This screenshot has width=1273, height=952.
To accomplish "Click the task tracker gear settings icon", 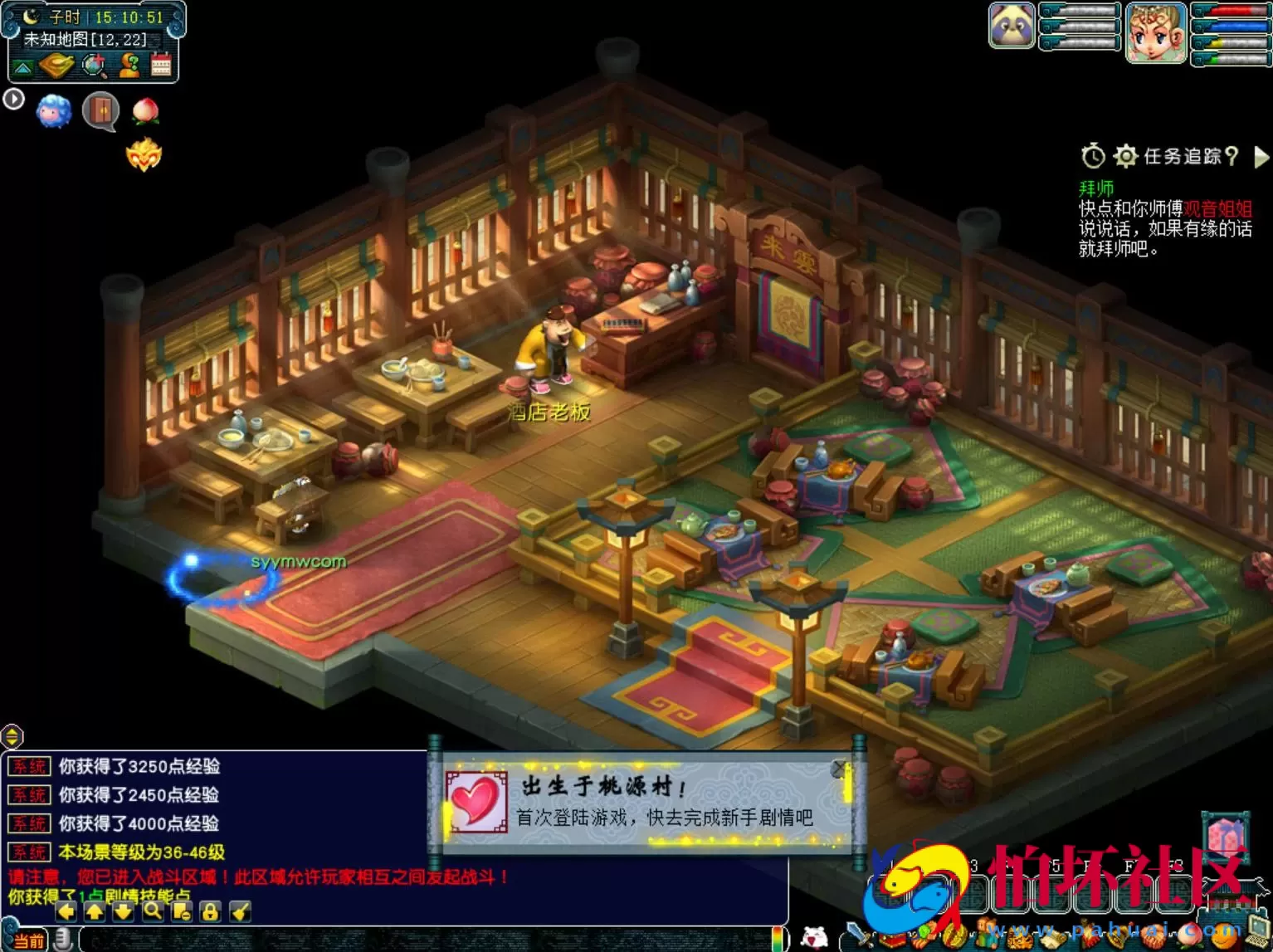I will (1126, 155).
